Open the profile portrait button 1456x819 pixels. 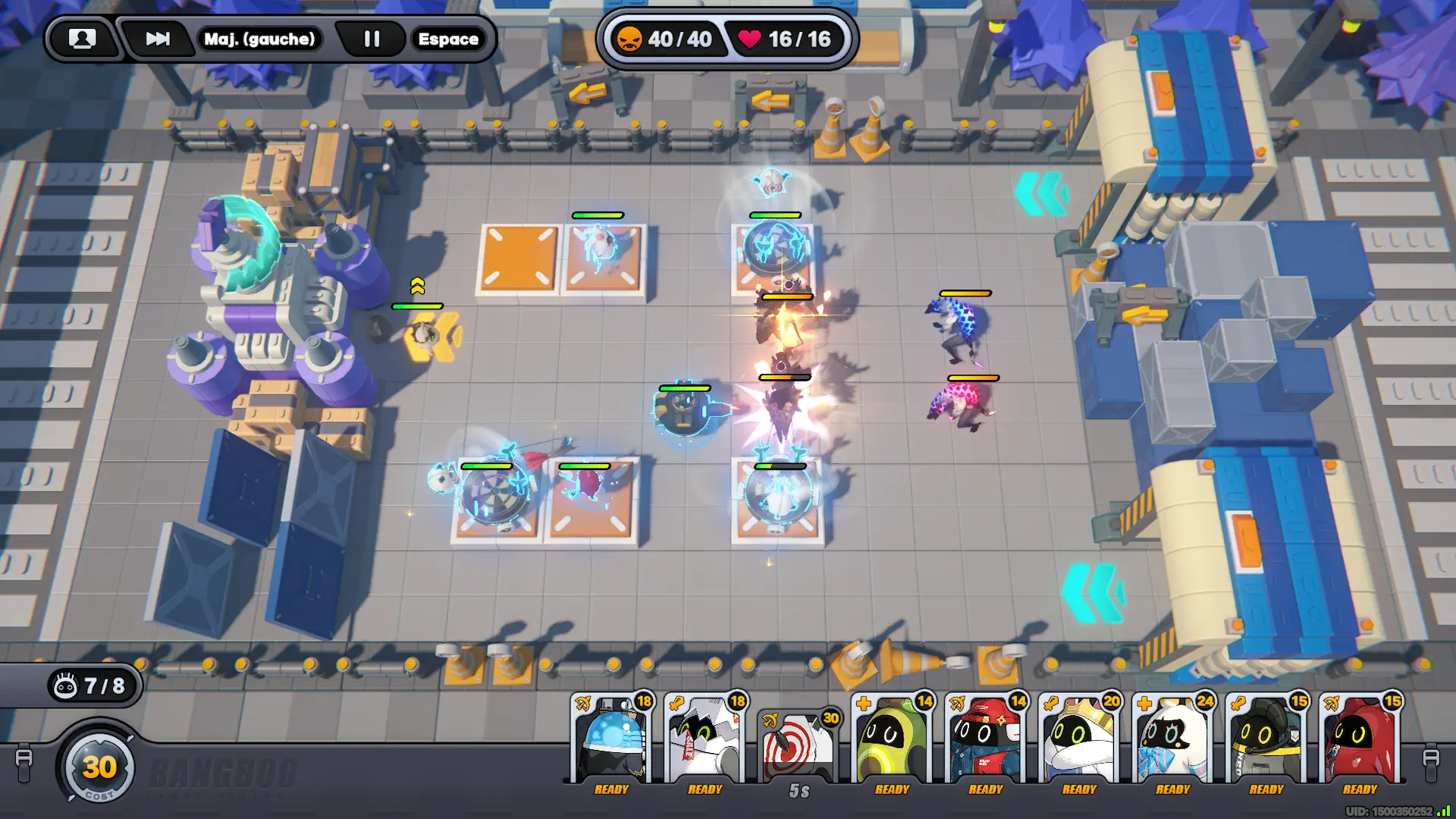point(82,39)
